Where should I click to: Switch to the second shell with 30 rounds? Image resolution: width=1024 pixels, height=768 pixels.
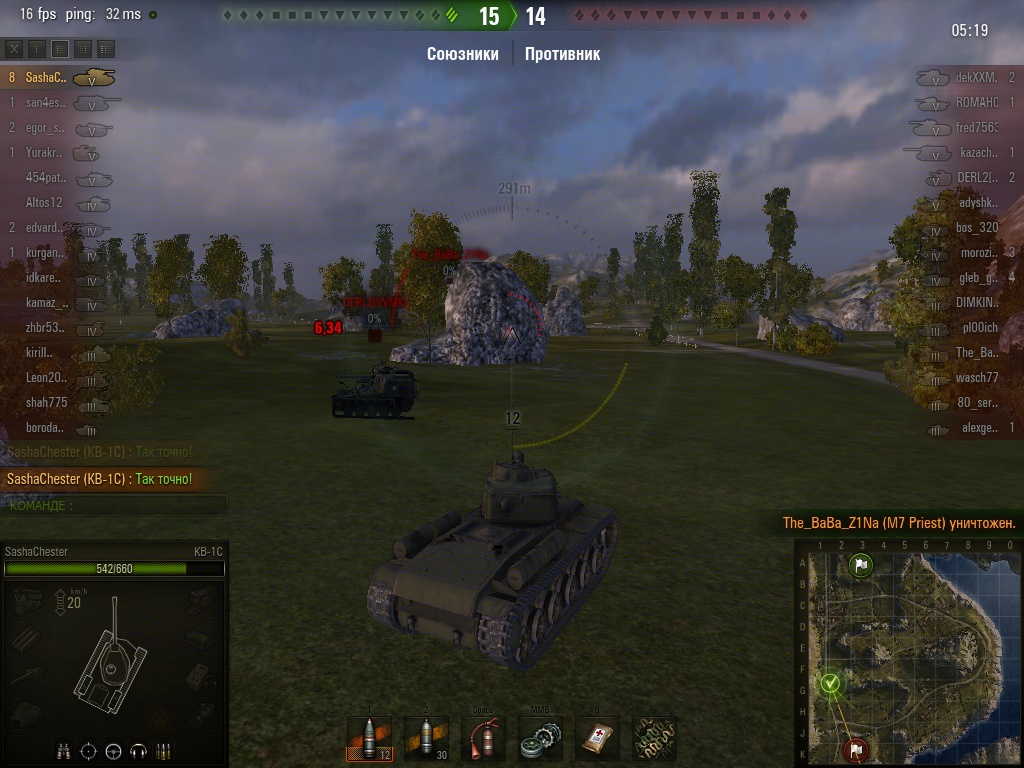(426, 739)
